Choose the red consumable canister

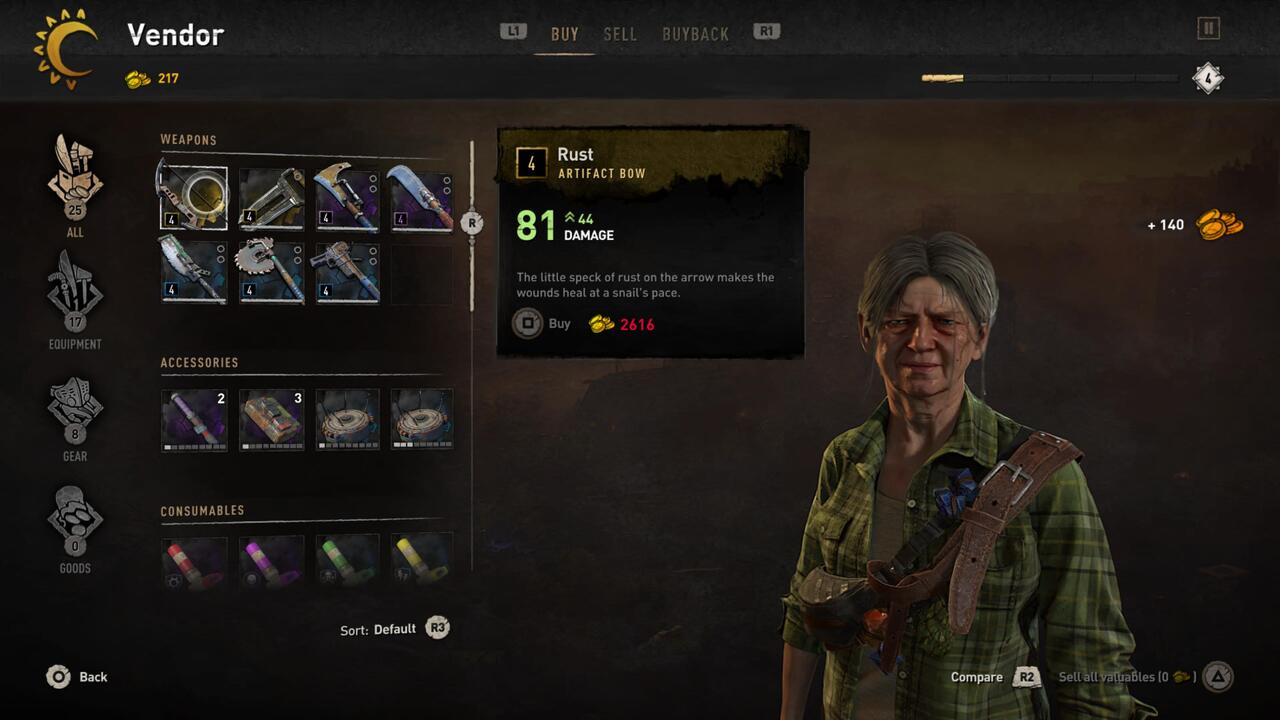tap(193, 561)
